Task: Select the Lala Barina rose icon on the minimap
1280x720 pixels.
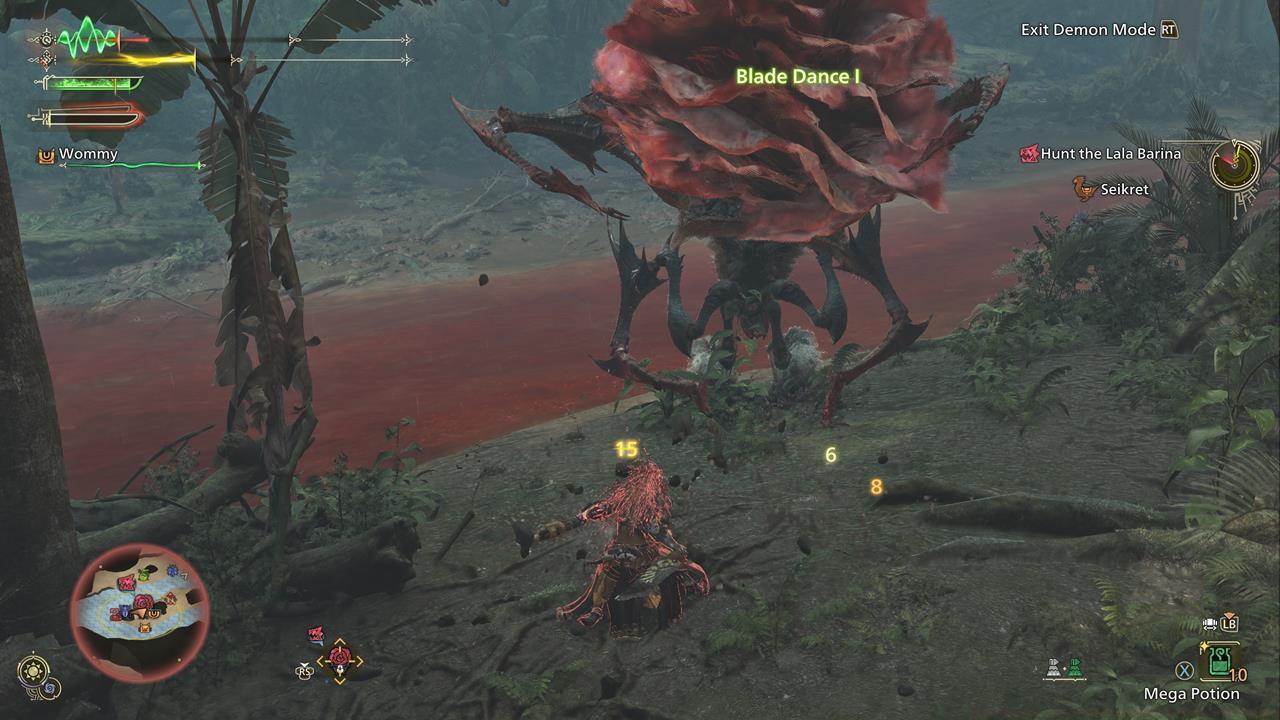Action: coord(144,602)
